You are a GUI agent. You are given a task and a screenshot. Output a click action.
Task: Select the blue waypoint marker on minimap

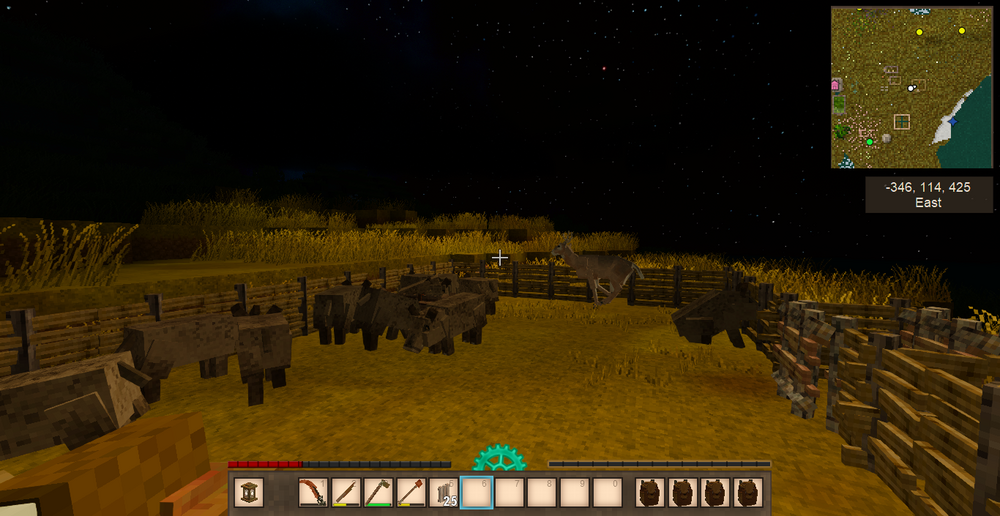pos(953,120)
